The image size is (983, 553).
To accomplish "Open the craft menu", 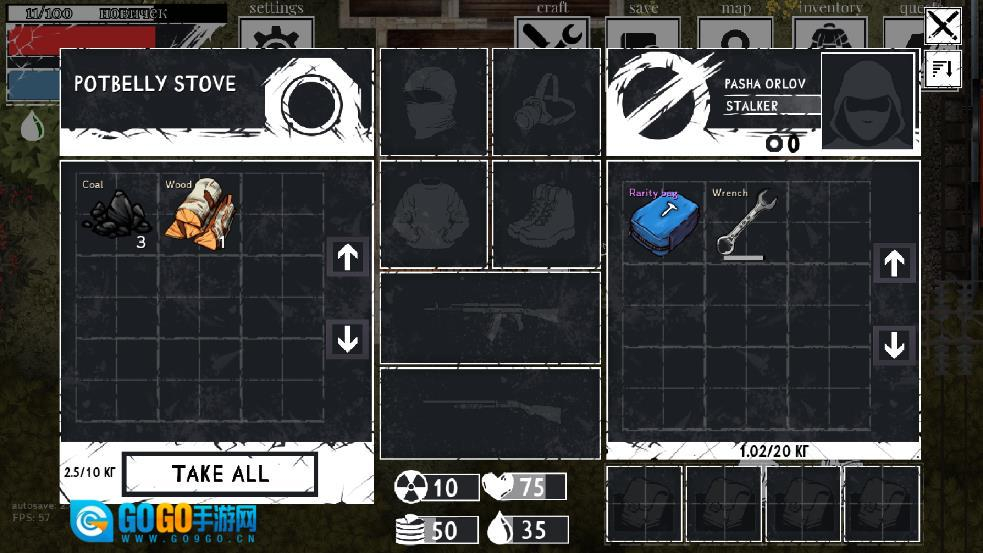I will point(552,30).
